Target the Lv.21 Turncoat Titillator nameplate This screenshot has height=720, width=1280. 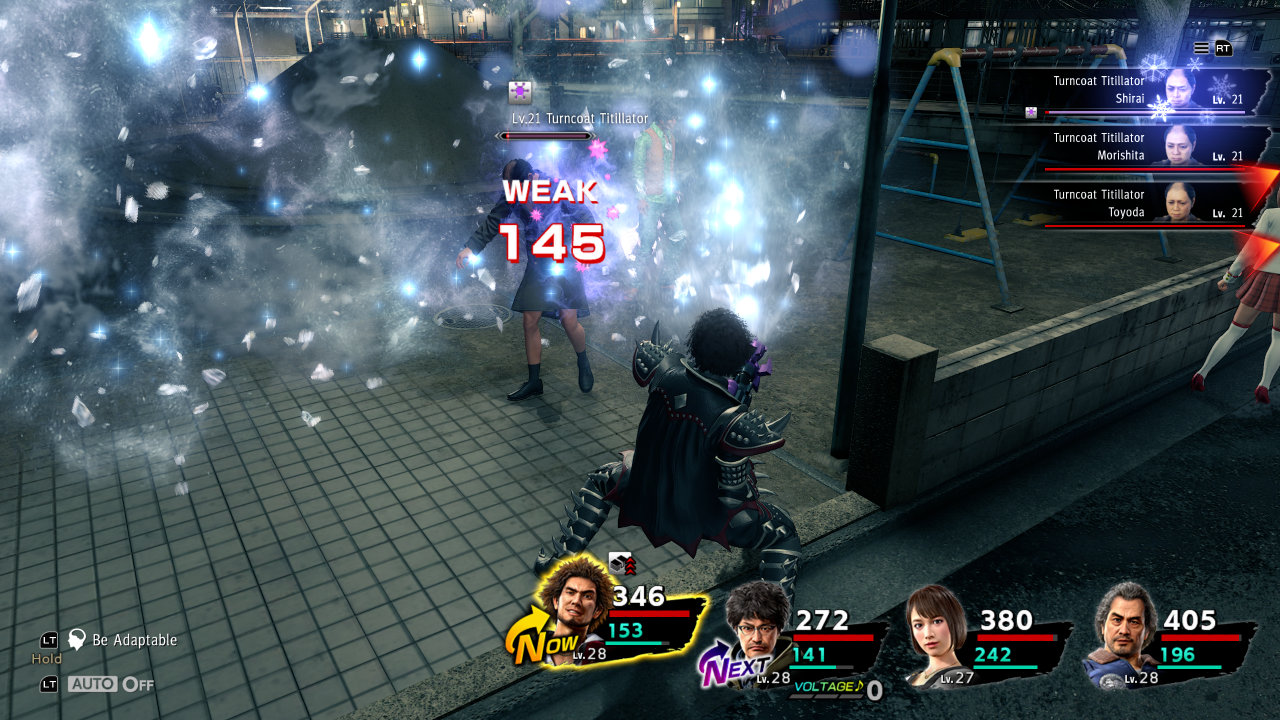[x=579, y=118]
